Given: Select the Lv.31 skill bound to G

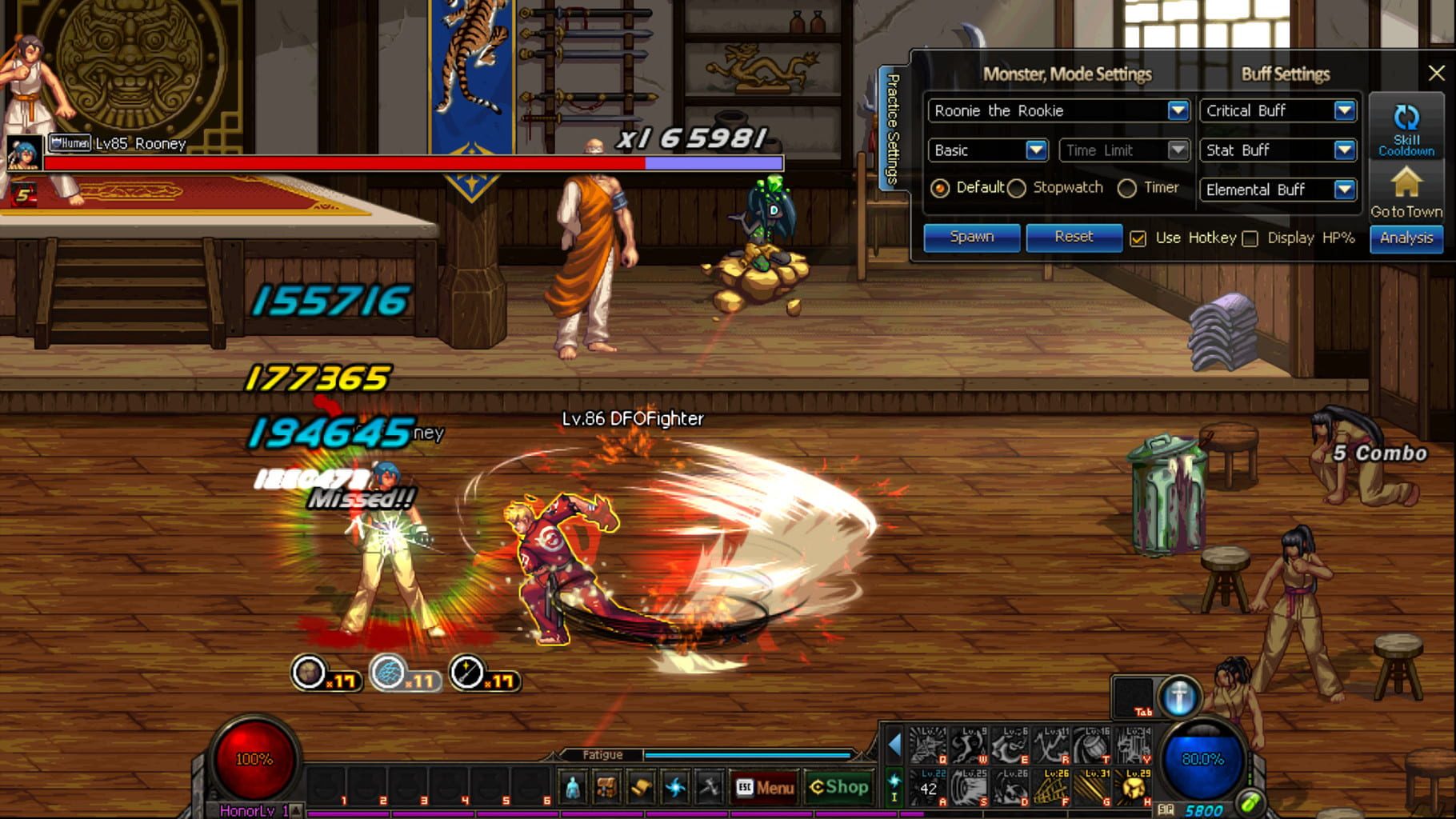Looking at the screenshot, I should pos(1090,789).
